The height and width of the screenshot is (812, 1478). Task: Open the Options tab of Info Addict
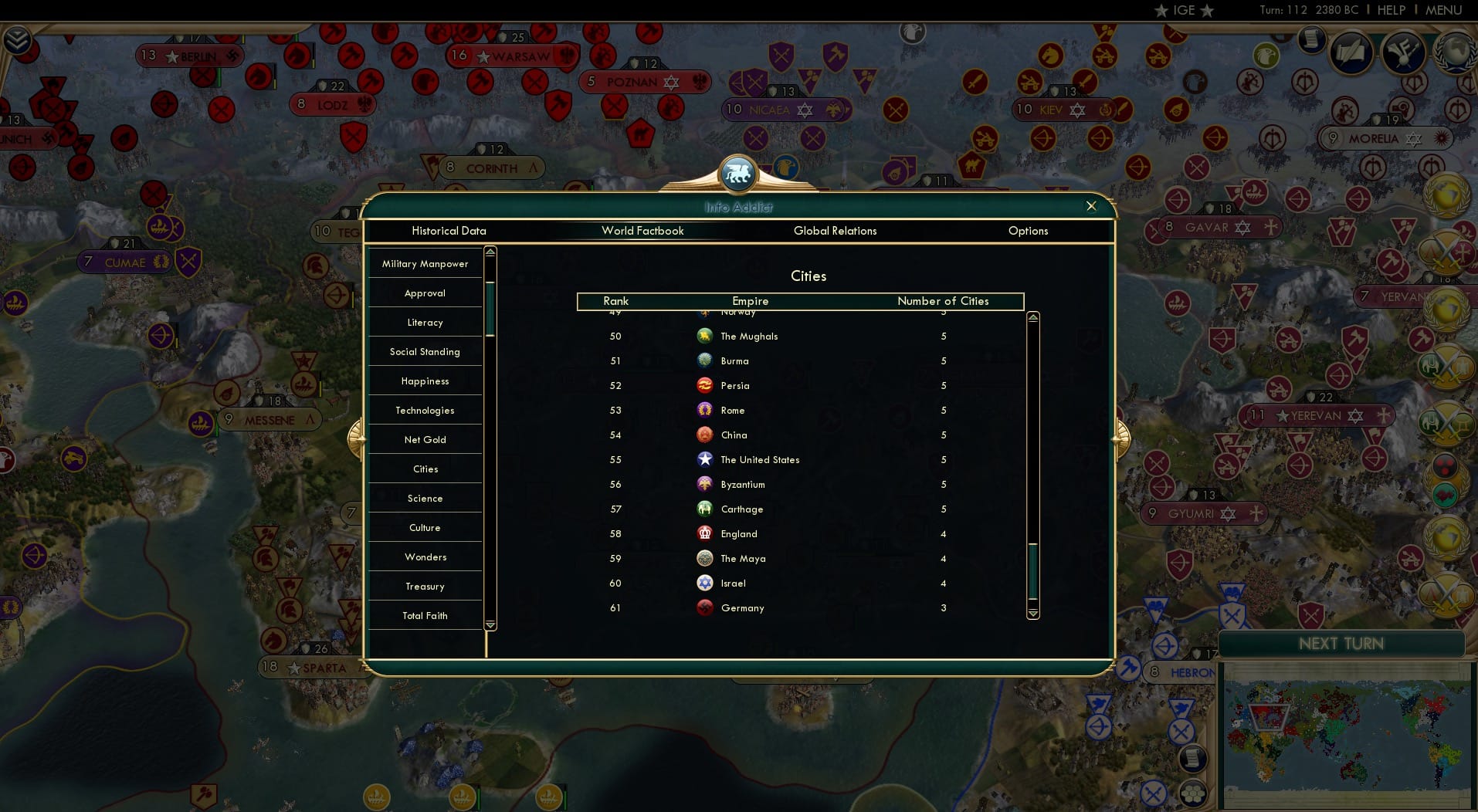(1028, 231)
